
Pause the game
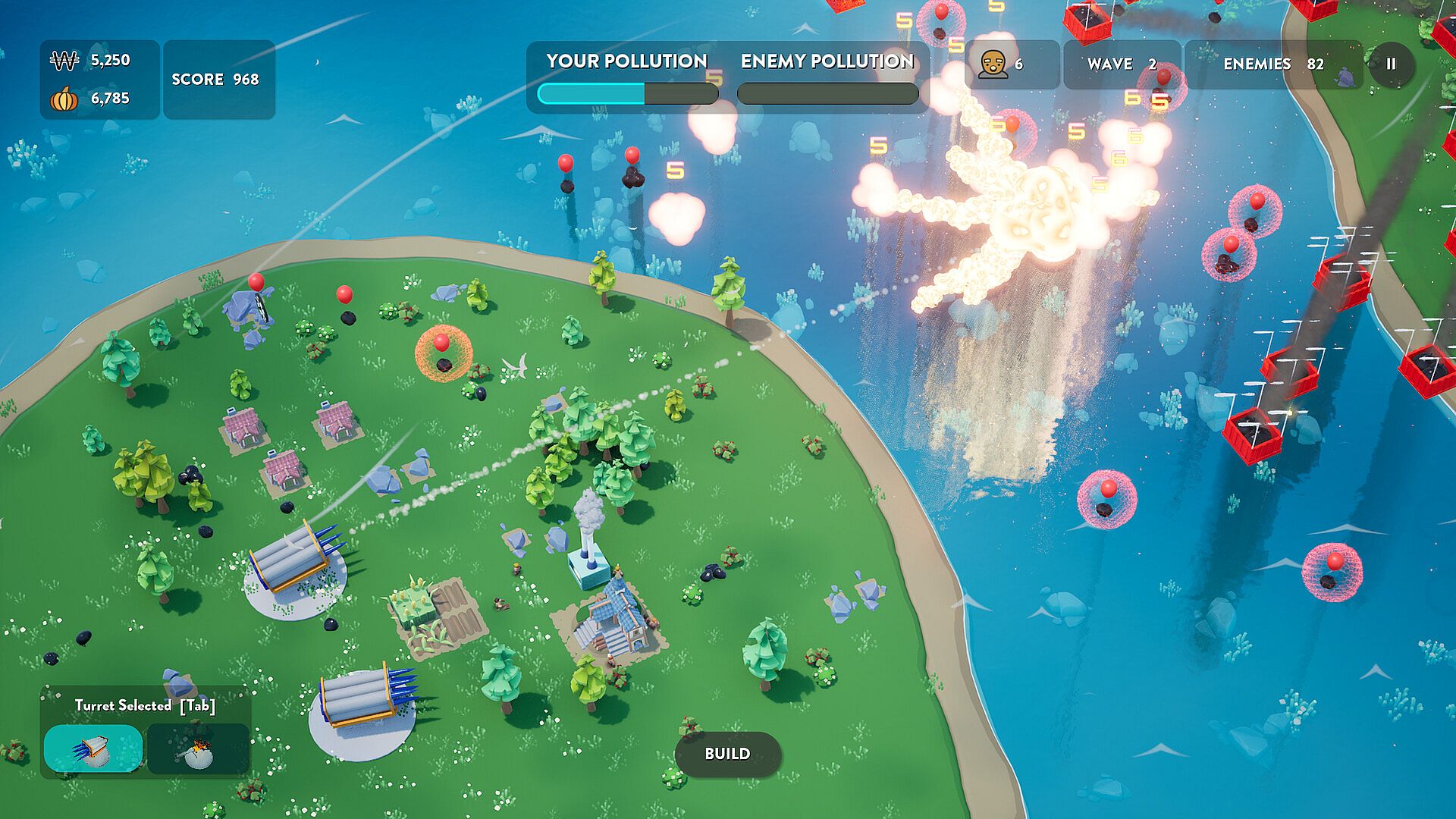coord(1391,64)
